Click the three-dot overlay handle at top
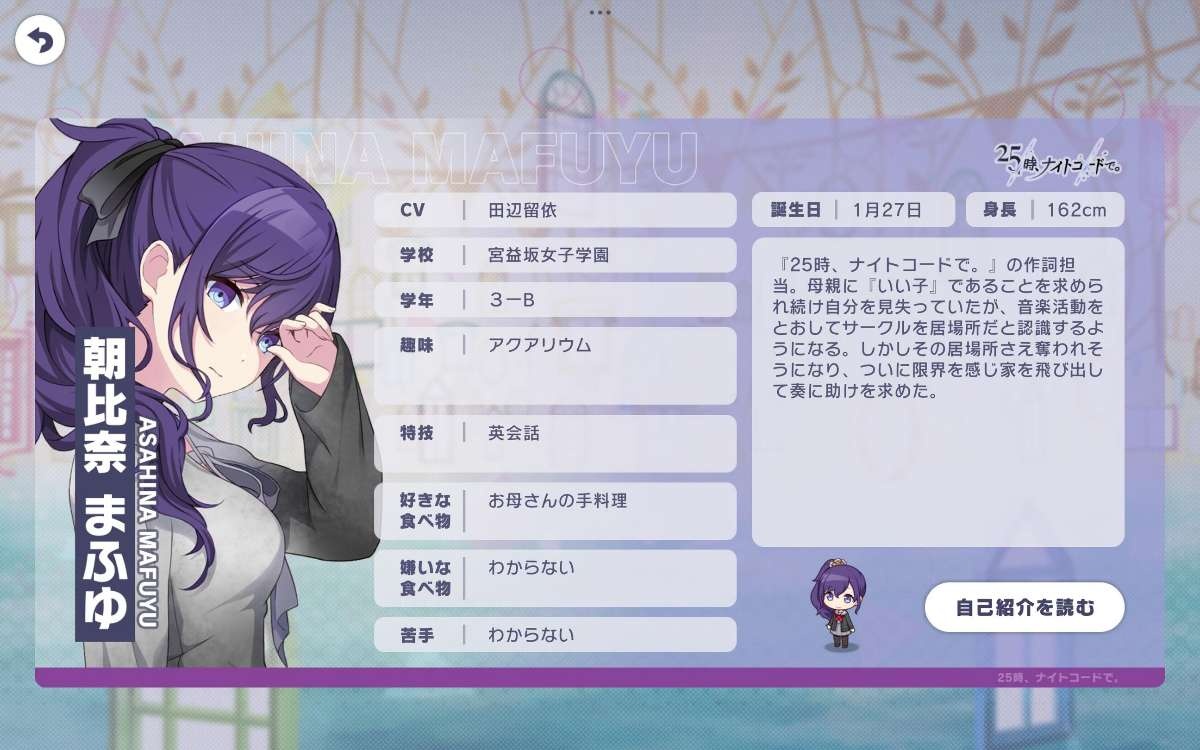Image resolution: width=1200 pixels, height=750 pixels. click(600, 12)
